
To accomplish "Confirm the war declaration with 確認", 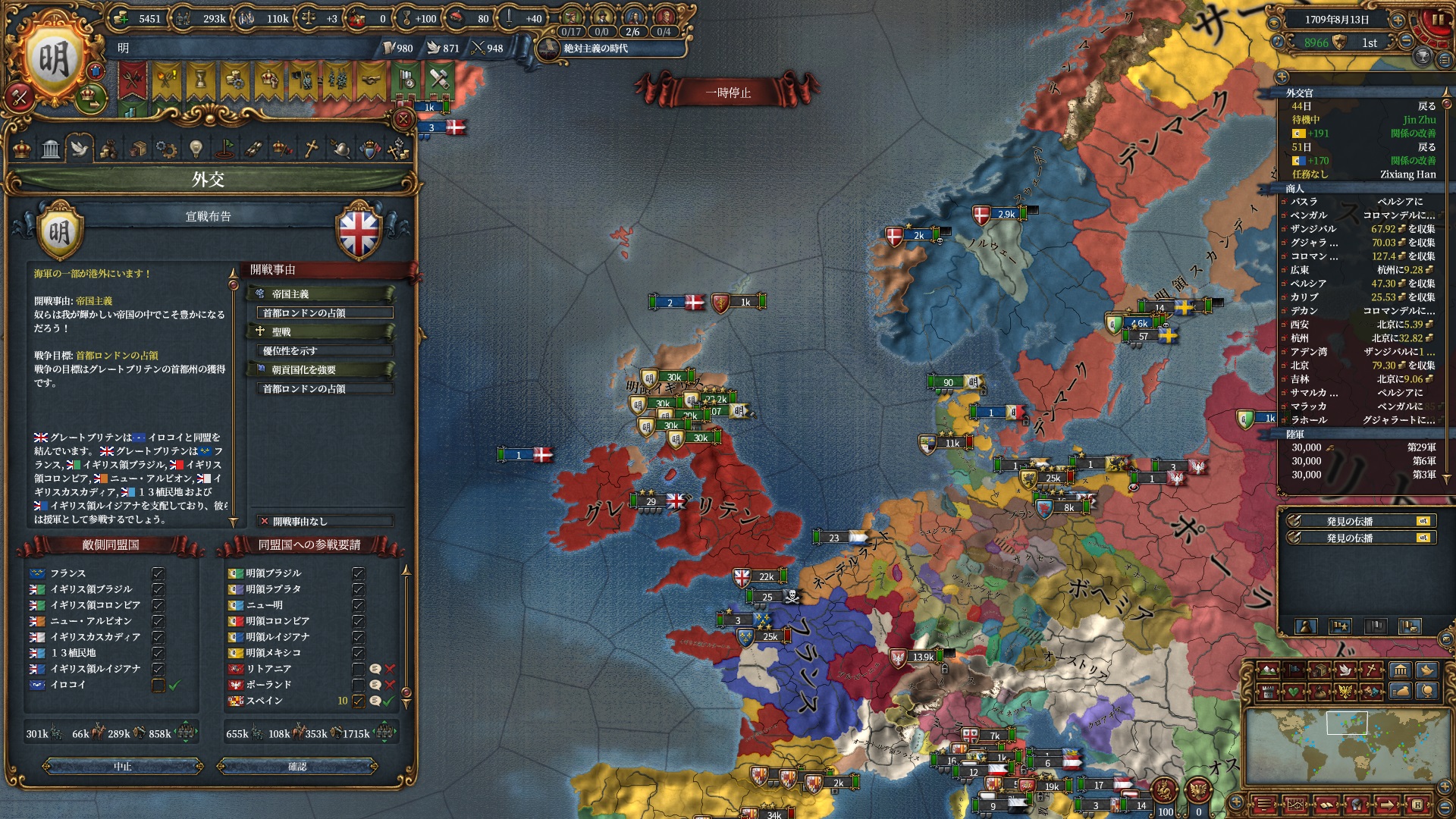I will pyautogui.click(x=297, y=767).
